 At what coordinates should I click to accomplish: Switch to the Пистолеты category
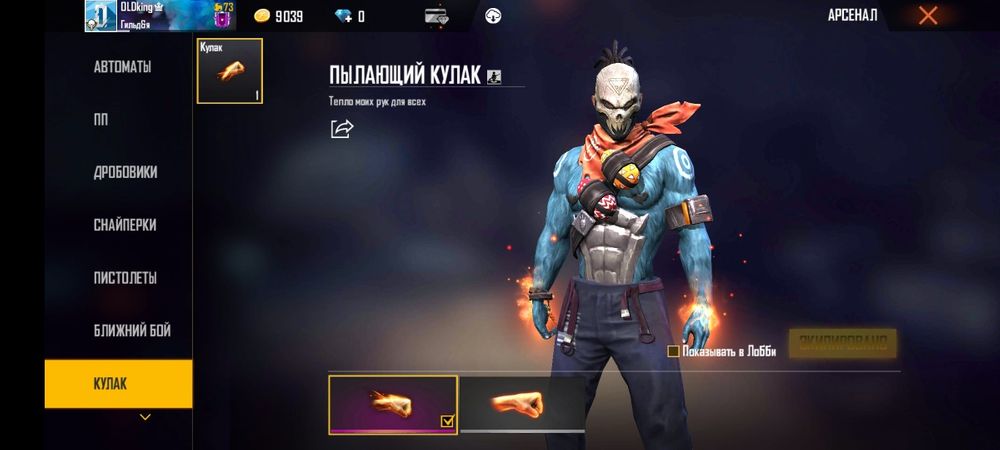[125, 278]
